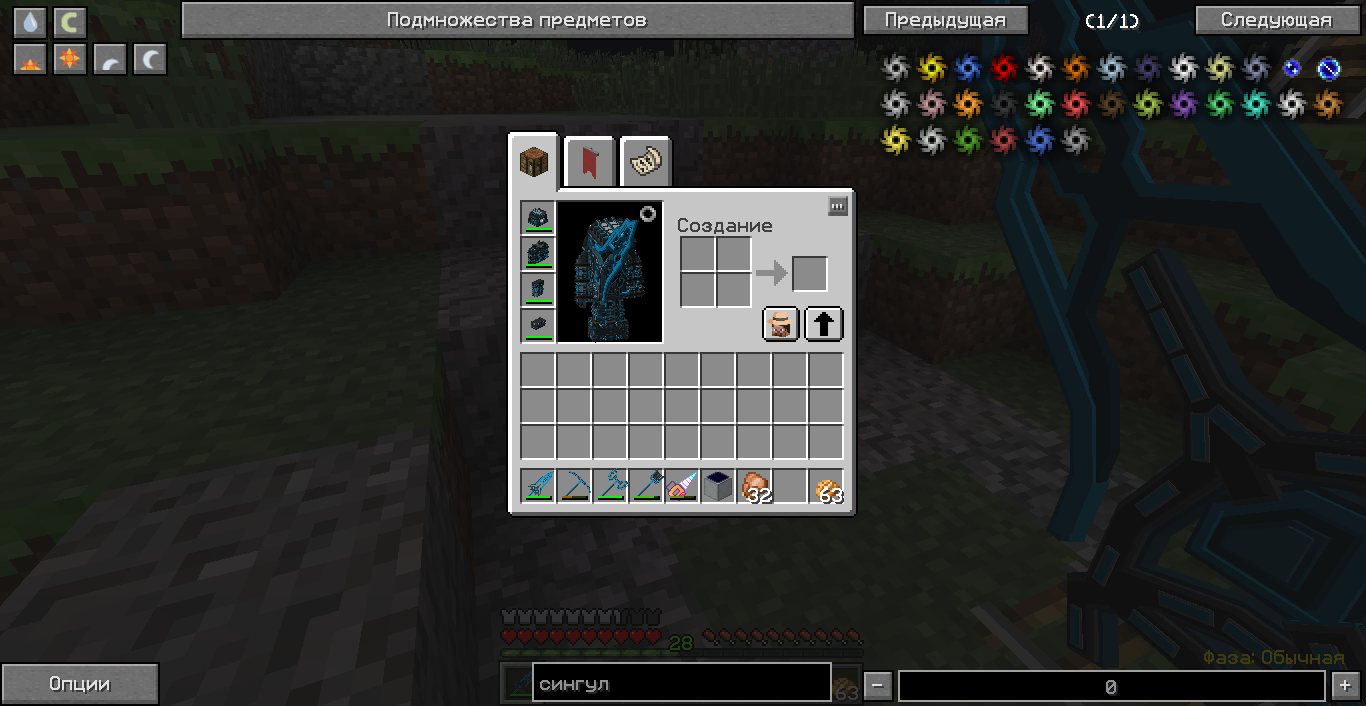
Task: Set time to sunrise with half-sun button
Action: pos(30,59)
